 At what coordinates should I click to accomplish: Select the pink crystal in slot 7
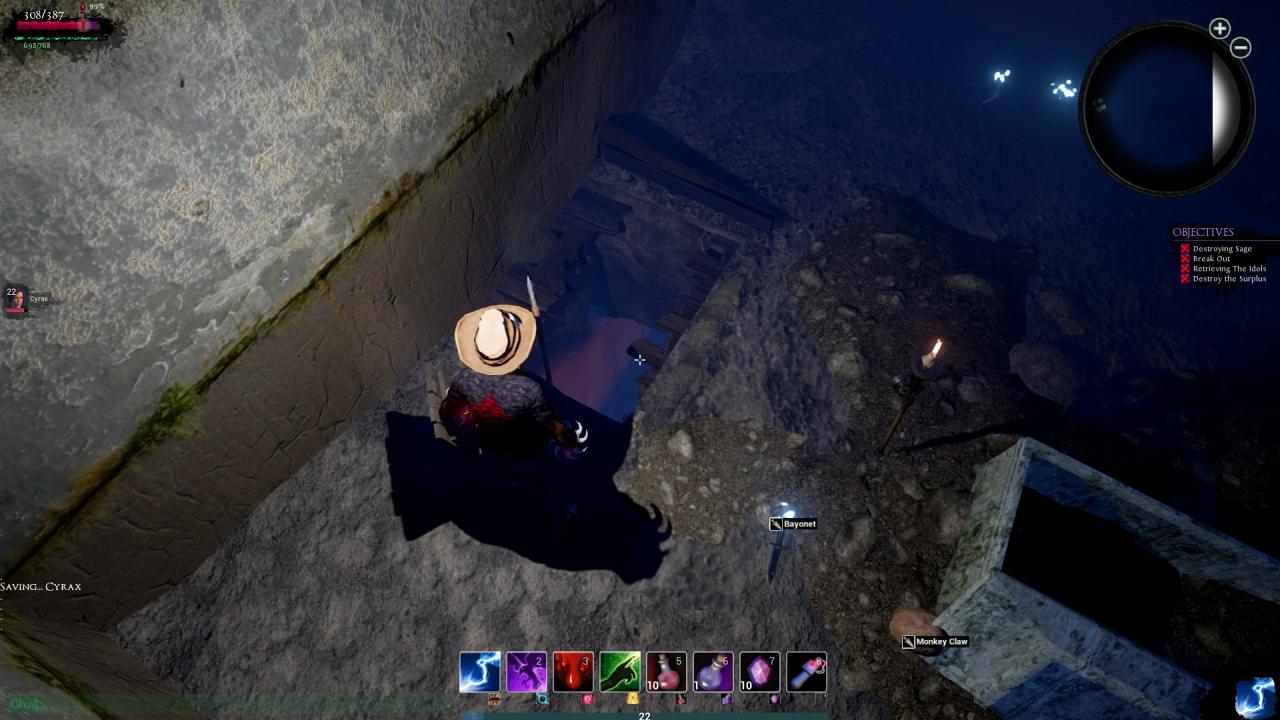click(759, 672)
